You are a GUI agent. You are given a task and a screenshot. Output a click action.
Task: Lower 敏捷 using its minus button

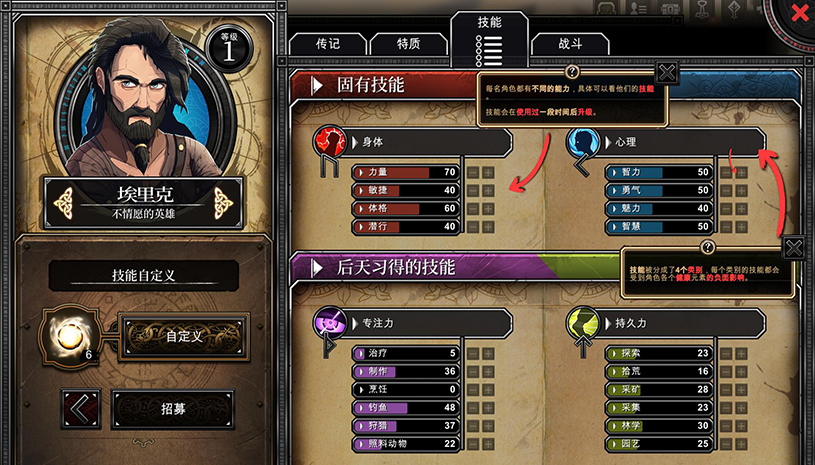pos(473,191)
